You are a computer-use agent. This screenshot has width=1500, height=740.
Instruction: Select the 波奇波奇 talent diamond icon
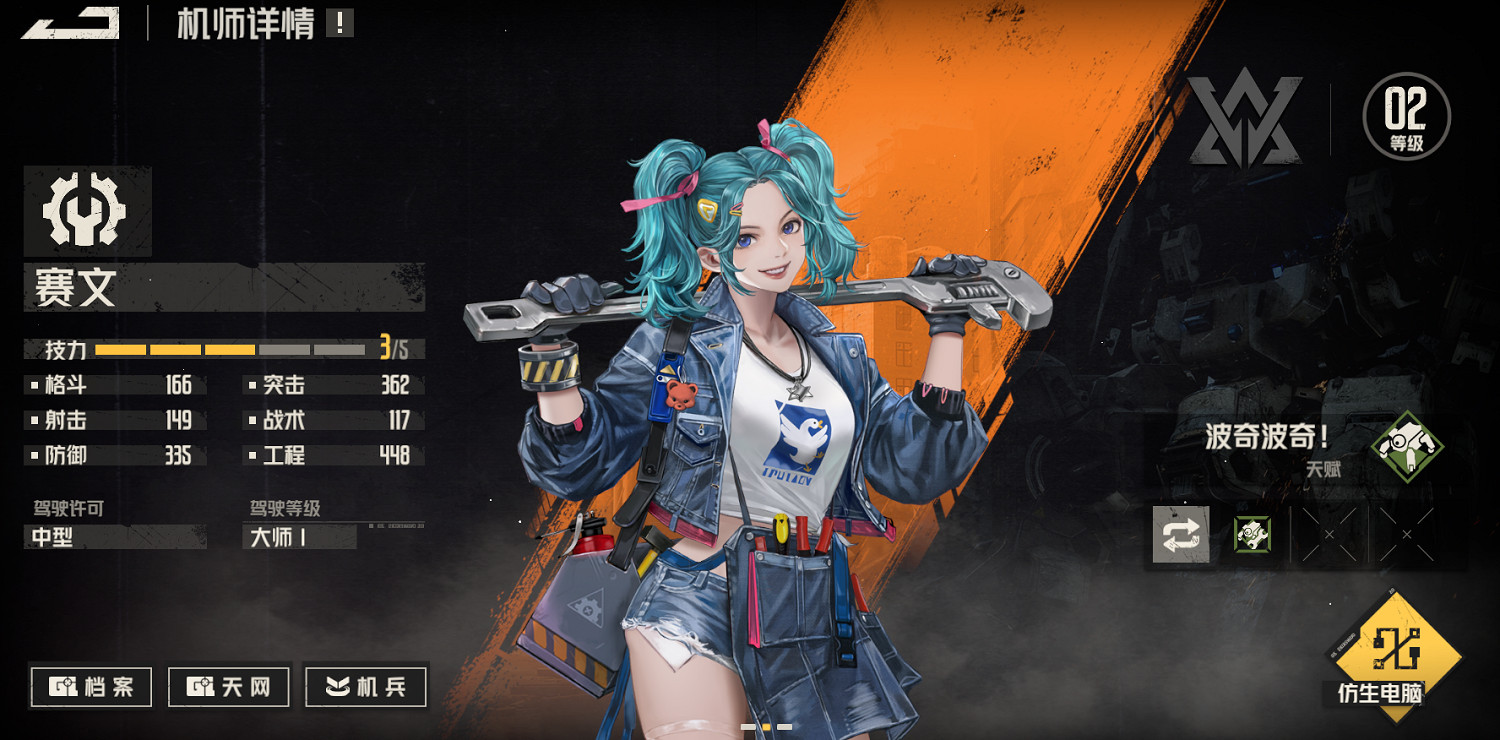[1407, 446]
